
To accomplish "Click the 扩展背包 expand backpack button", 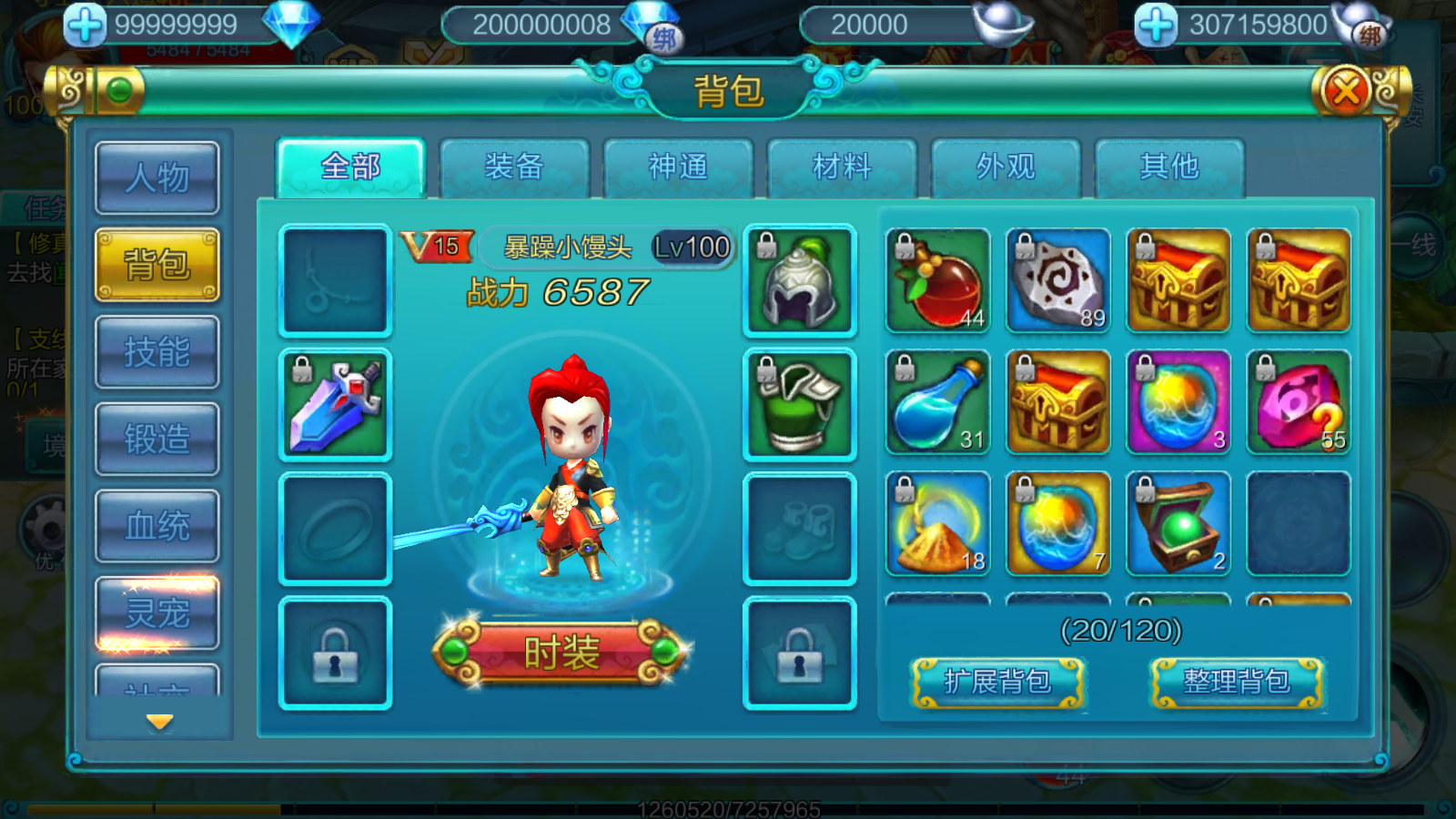I will [998, 684].
